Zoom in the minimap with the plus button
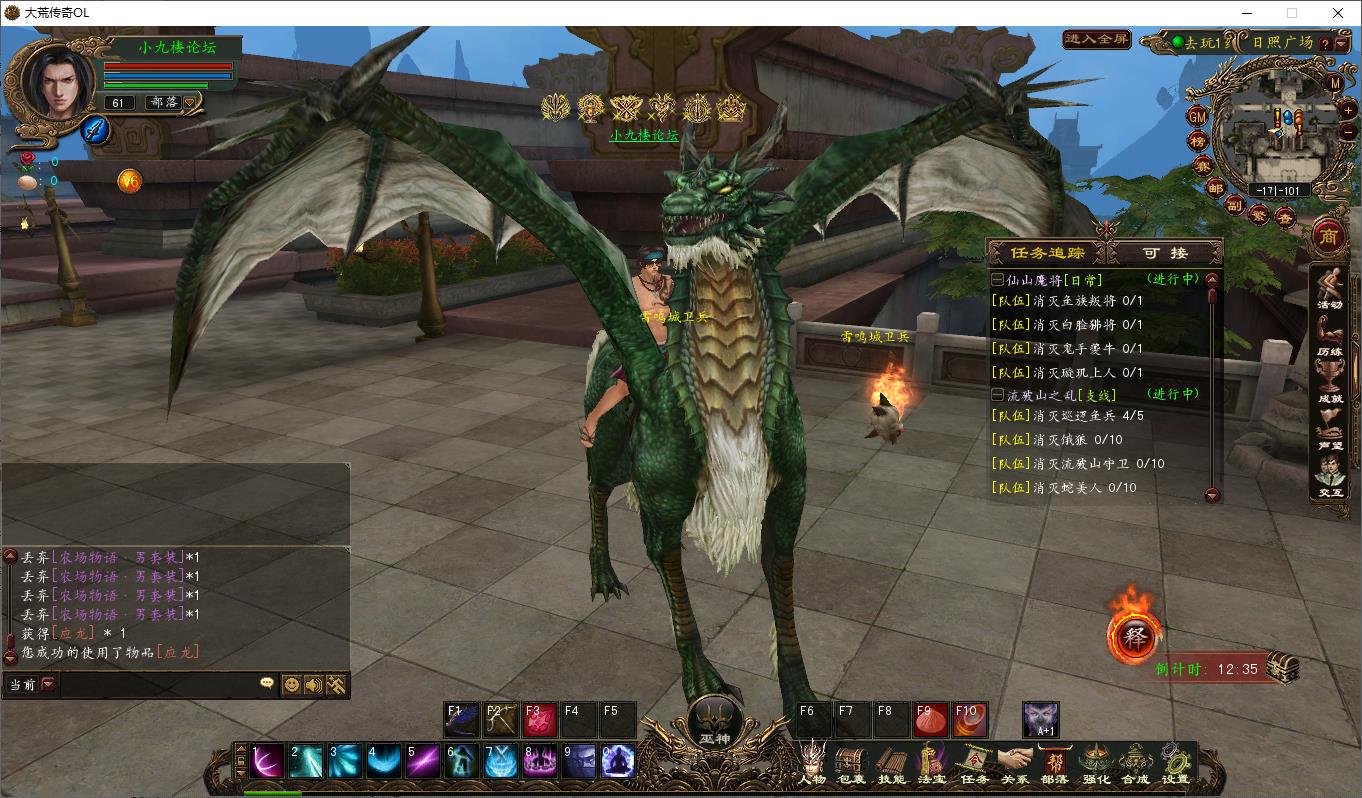The height and width of the screenshot is (798, 1362). click(1349, 109)
